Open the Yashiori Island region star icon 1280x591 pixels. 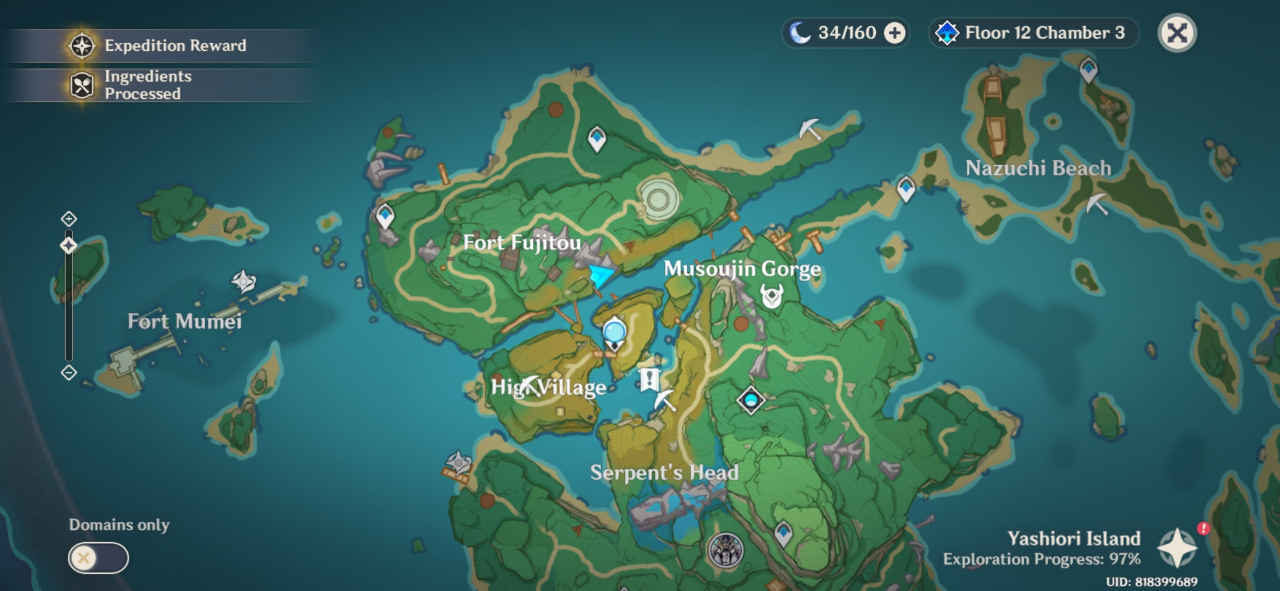click(1177, 548)
